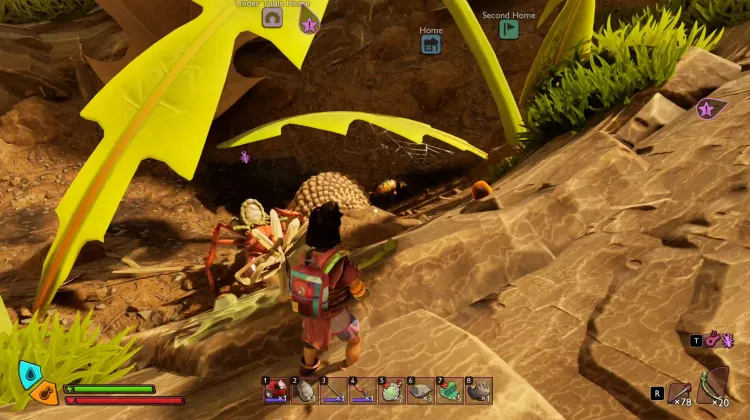Choose the spear in hotbar slot 3
Screen dimensions: 750x420
point(333,390)
